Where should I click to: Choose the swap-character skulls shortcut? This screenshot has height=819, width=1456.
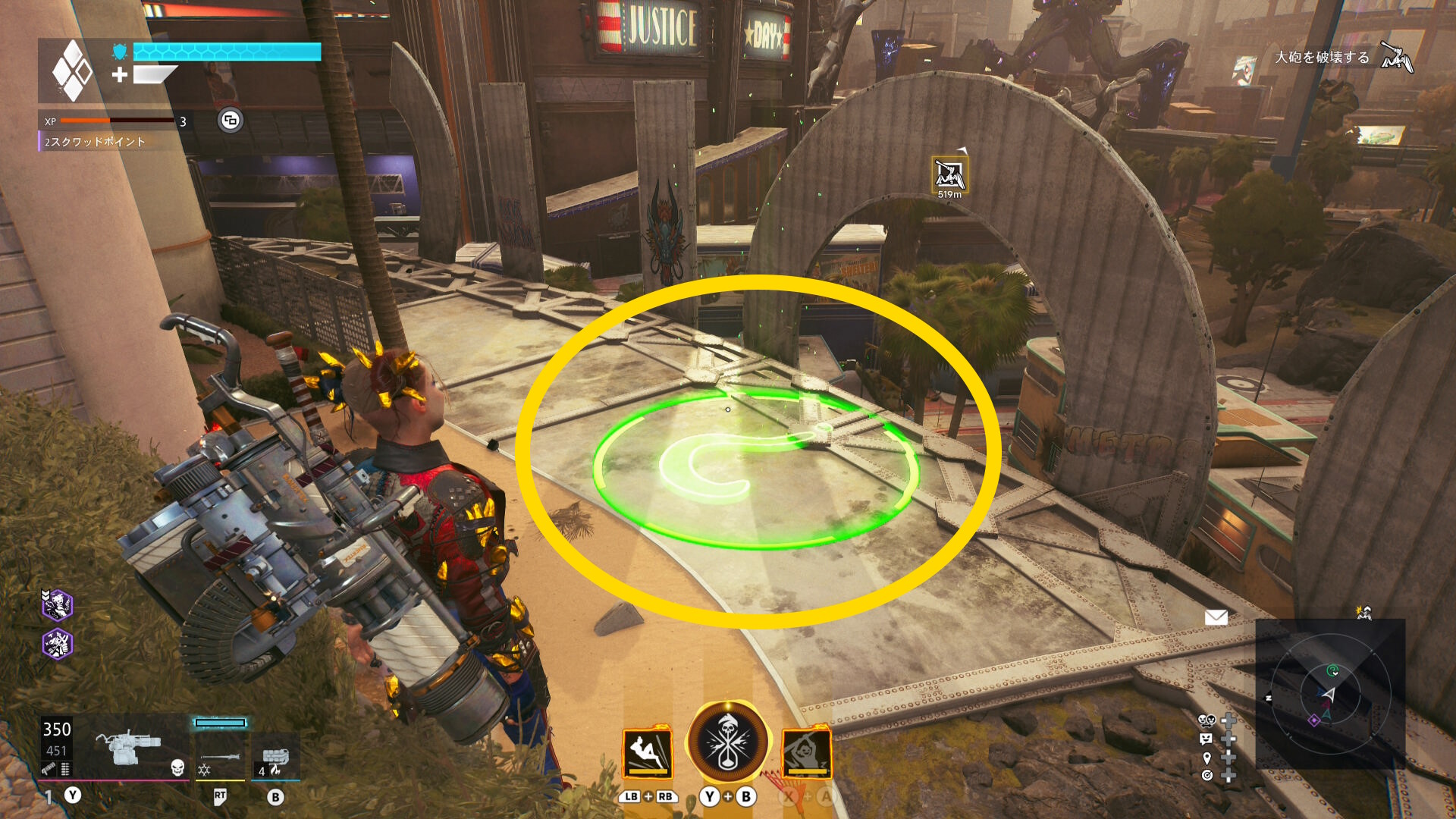click(1207, 720)
